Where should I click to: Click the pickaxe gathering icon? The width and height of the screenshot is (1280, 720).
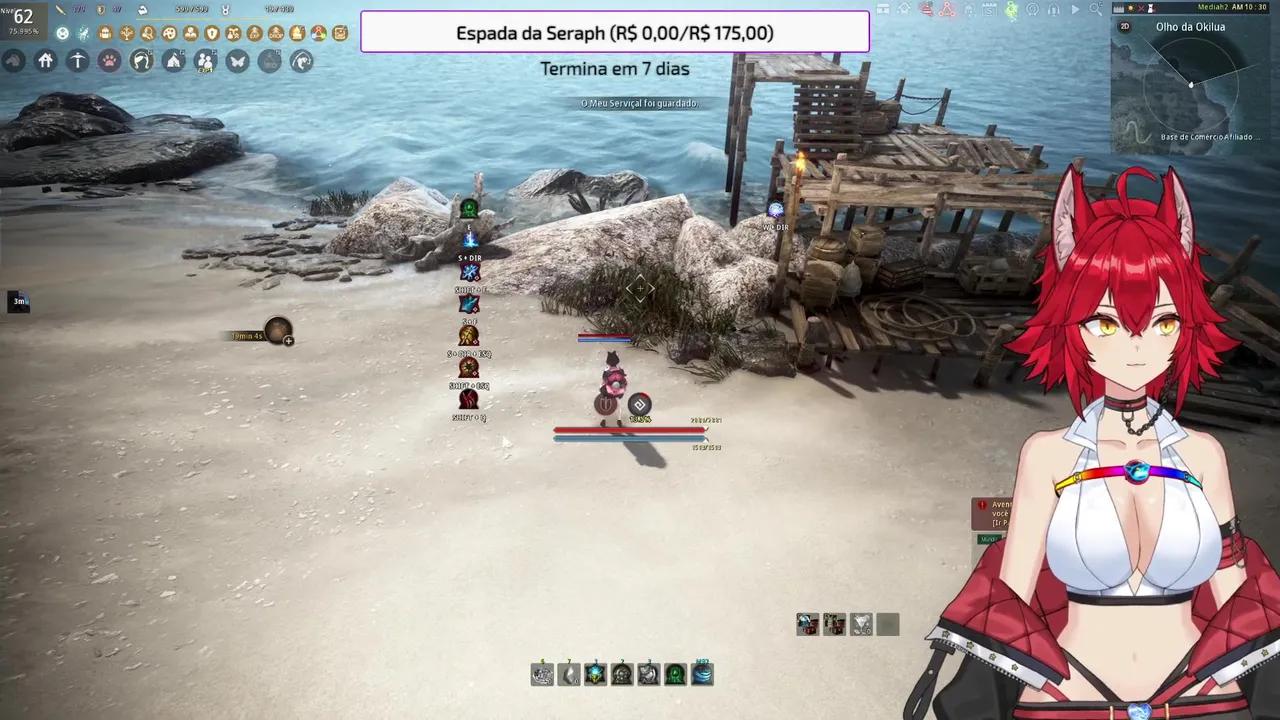77,61
